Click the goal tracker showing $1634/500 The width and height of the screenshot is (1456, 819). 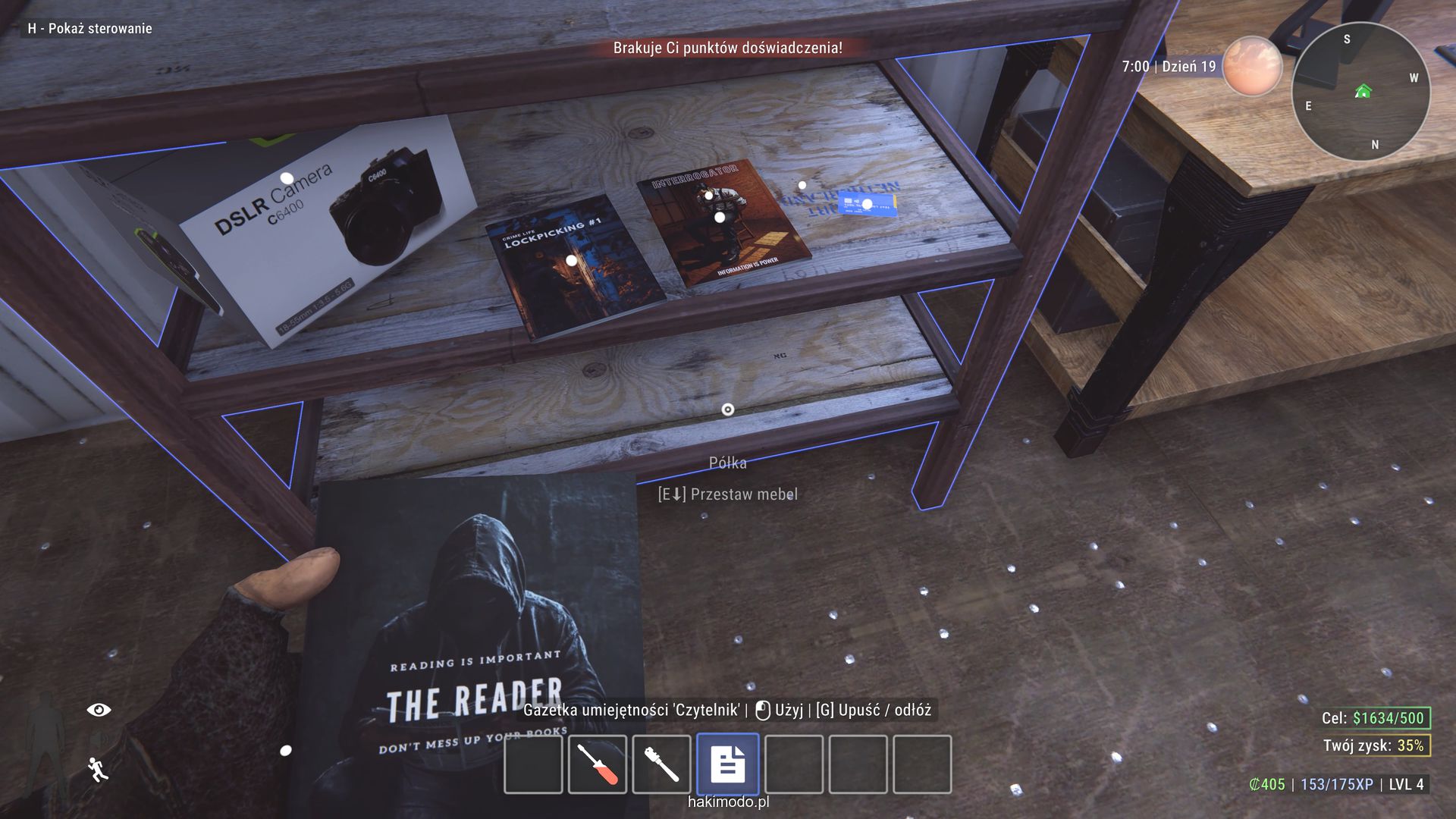(1373, 718)
